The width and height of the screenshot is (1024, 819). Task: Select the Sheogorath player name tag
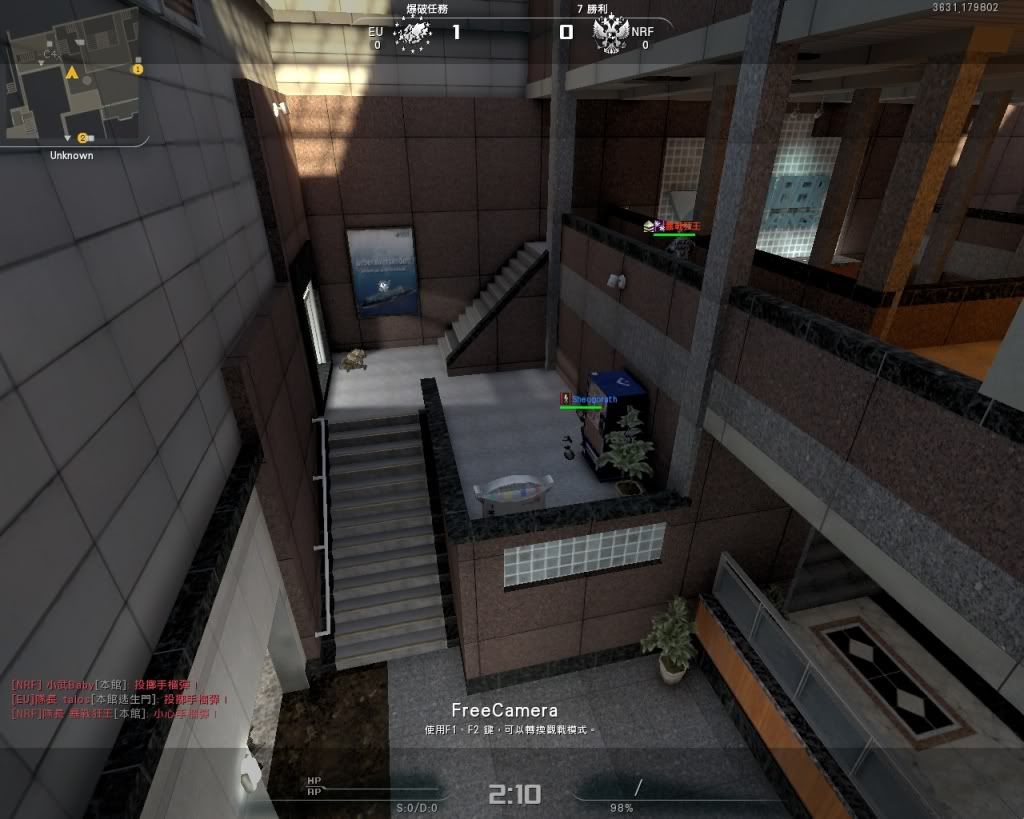[x=594, y=399]
